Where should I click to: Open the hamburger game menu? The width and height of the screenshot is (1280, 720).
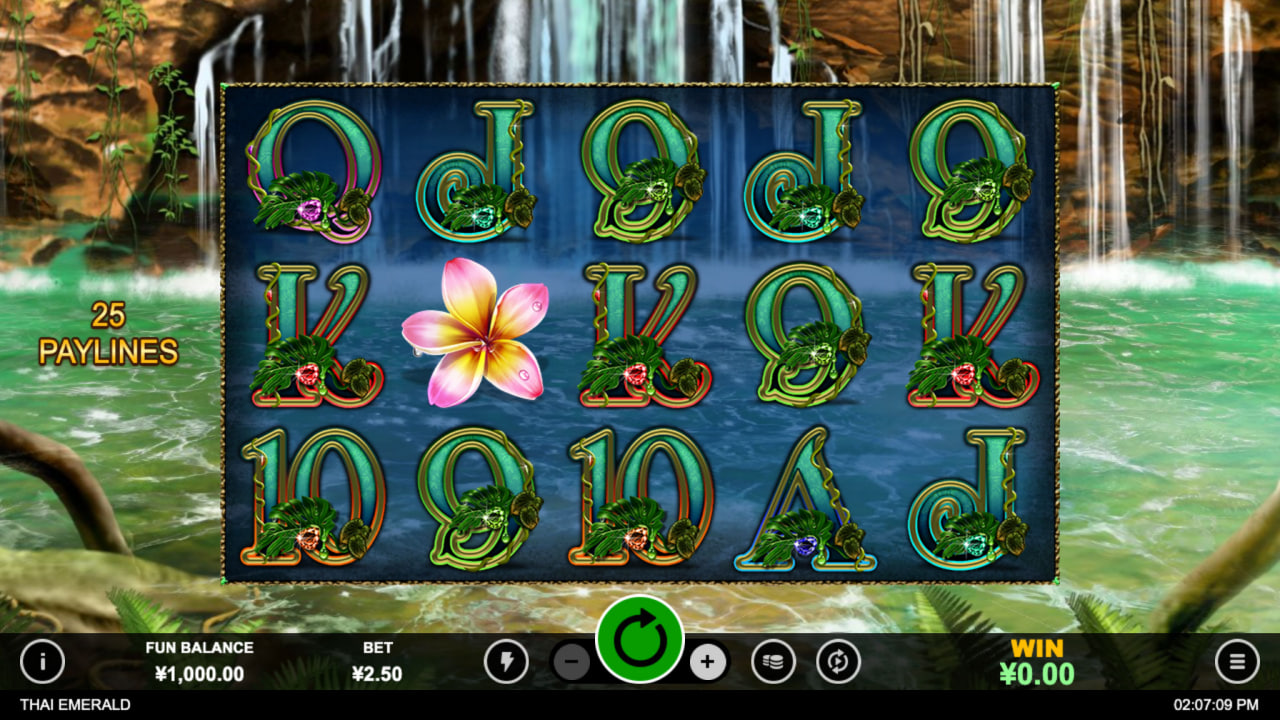click(1237, 662)
